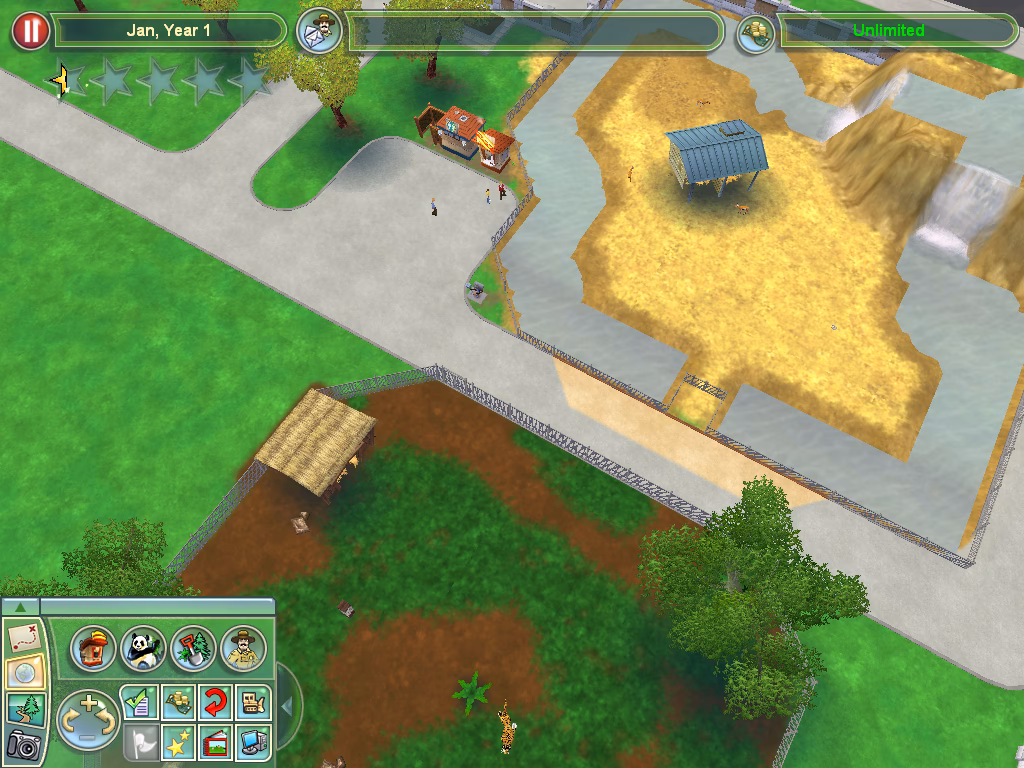Open the computer game options menu
This screenshot has height=768, width=1024.
tap(253, 741)
